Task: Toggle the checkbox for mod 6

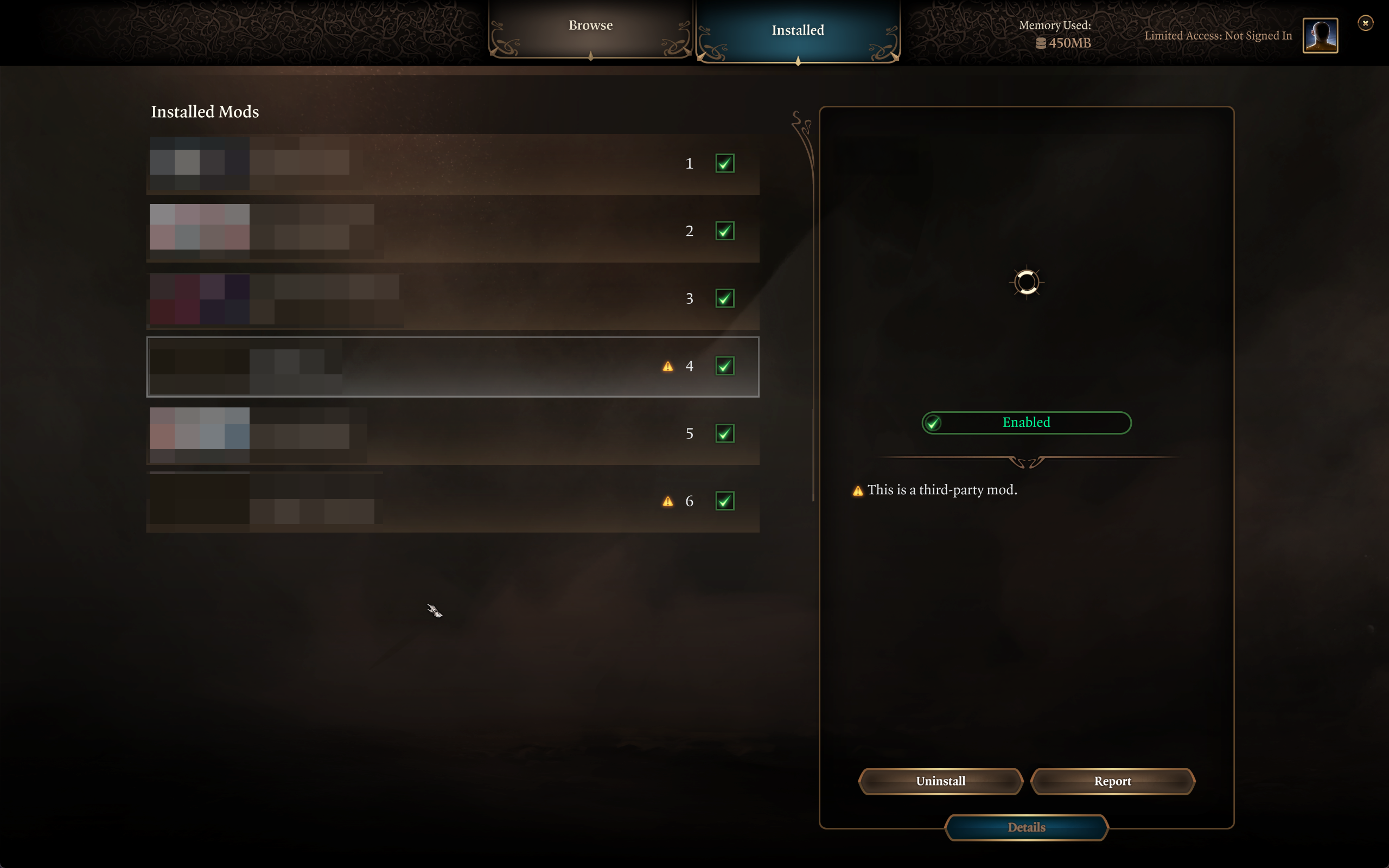Action: tap(724, 501)
